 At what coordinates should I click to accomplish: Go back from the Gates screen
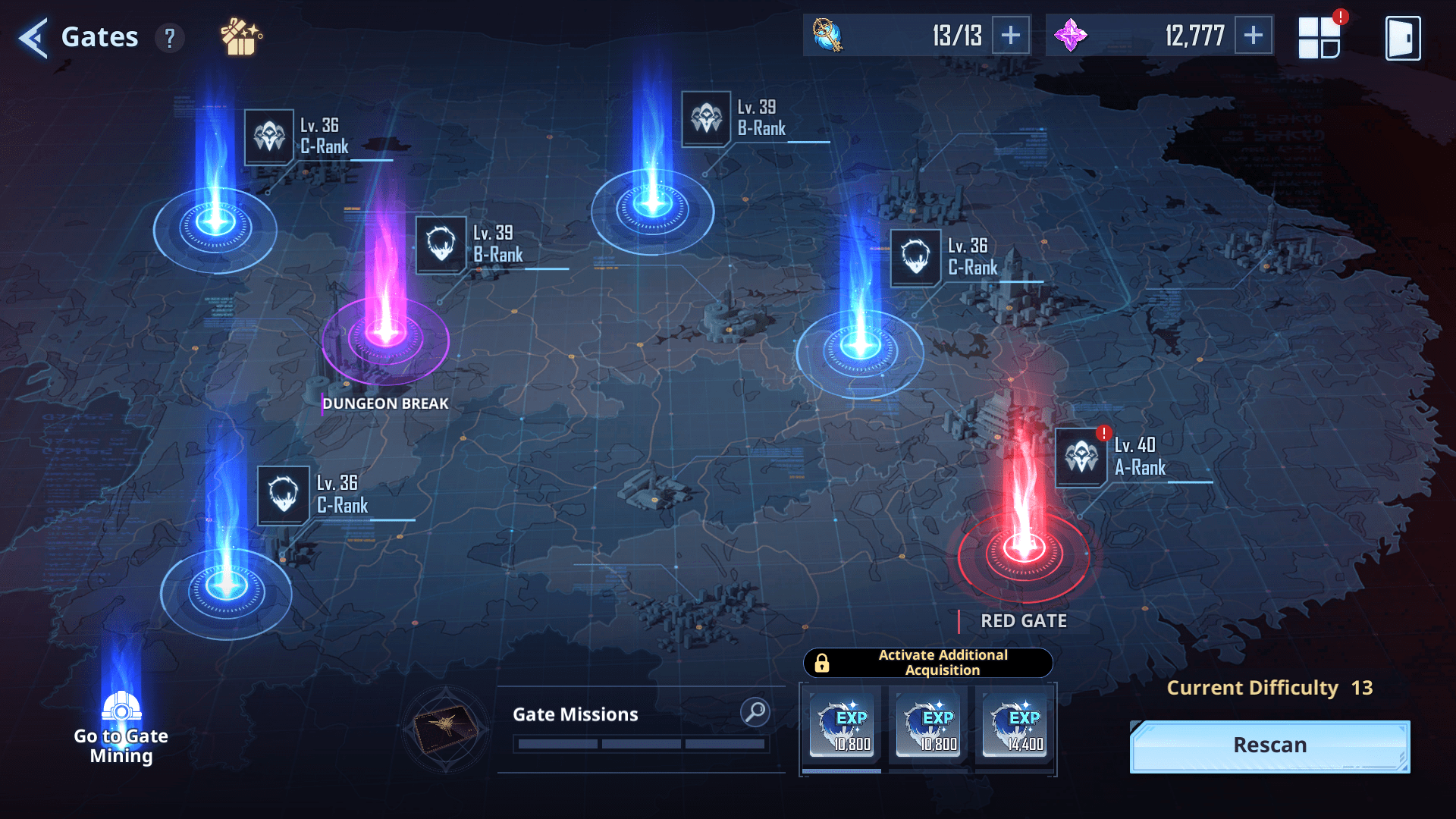pyautogui.click(x=33, y=37)
